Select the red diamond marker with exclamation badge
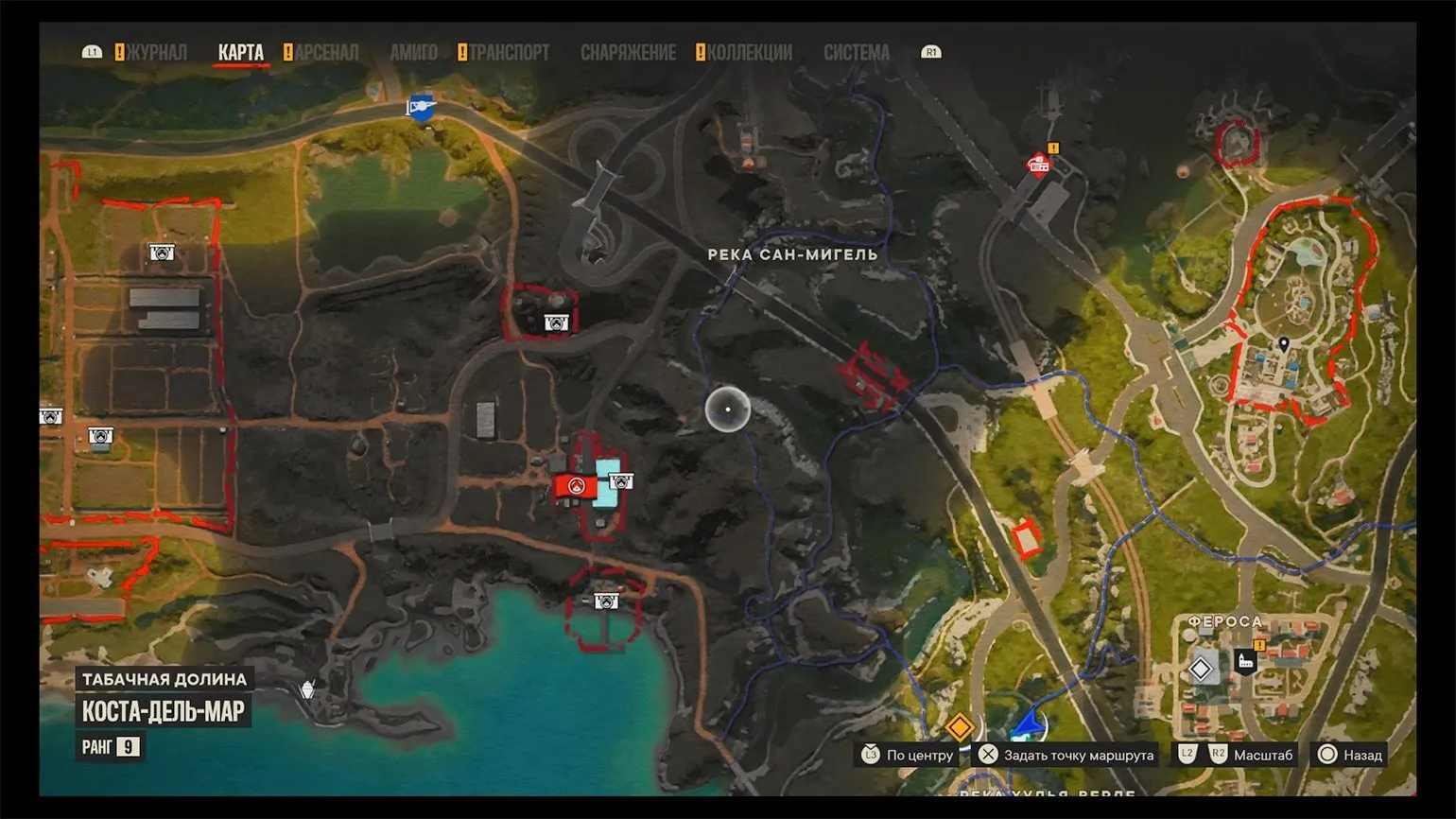The width and height of the screenshot is (1456, 819). [x=1039, y=165]
